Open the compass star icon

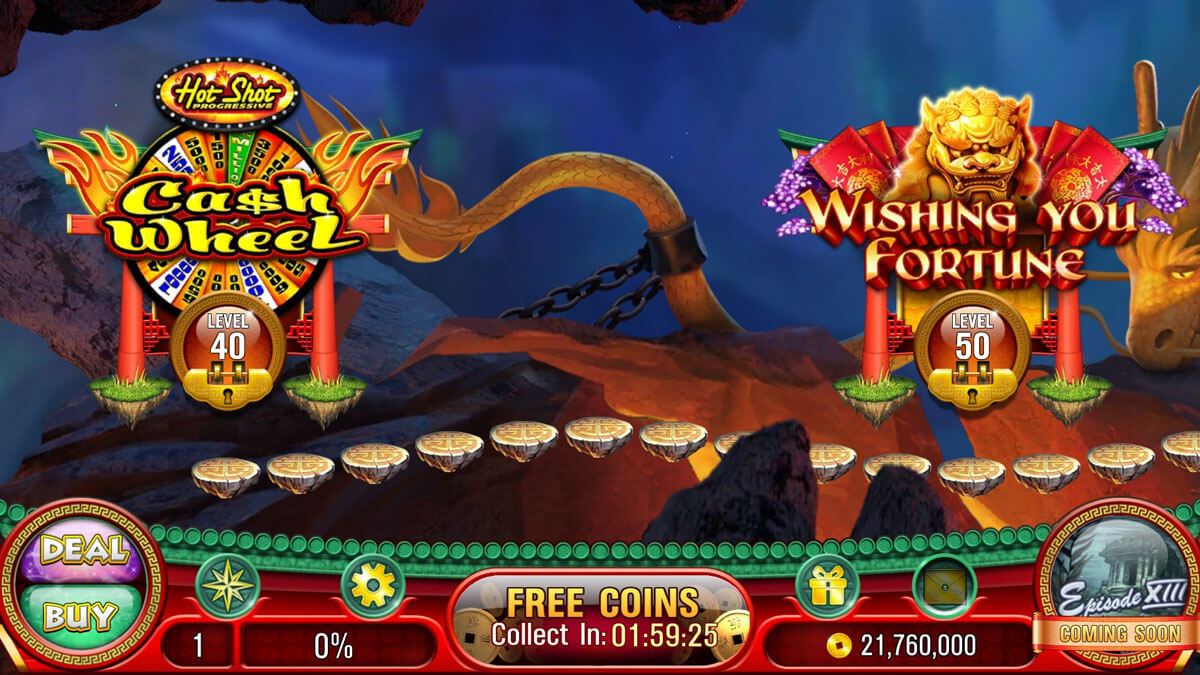tap(227, 587)
